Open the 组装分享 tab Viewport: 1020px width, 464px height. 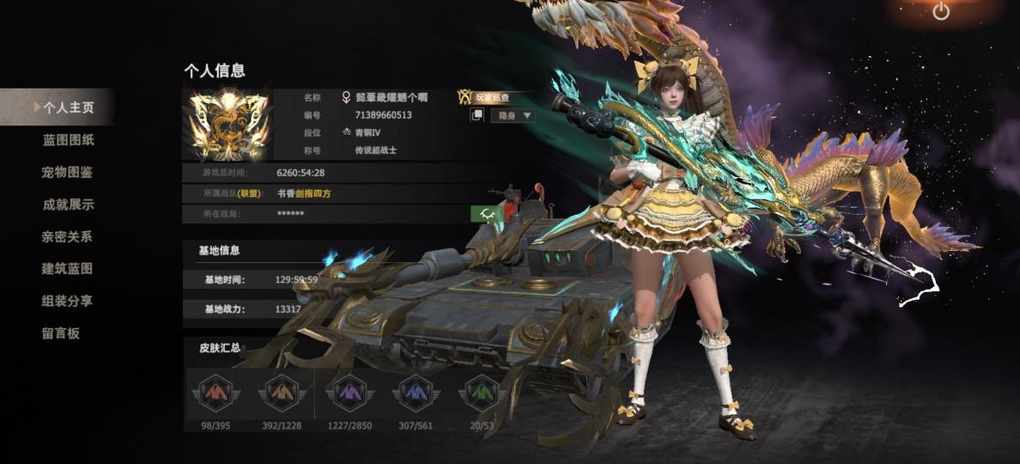pos(68,301)
